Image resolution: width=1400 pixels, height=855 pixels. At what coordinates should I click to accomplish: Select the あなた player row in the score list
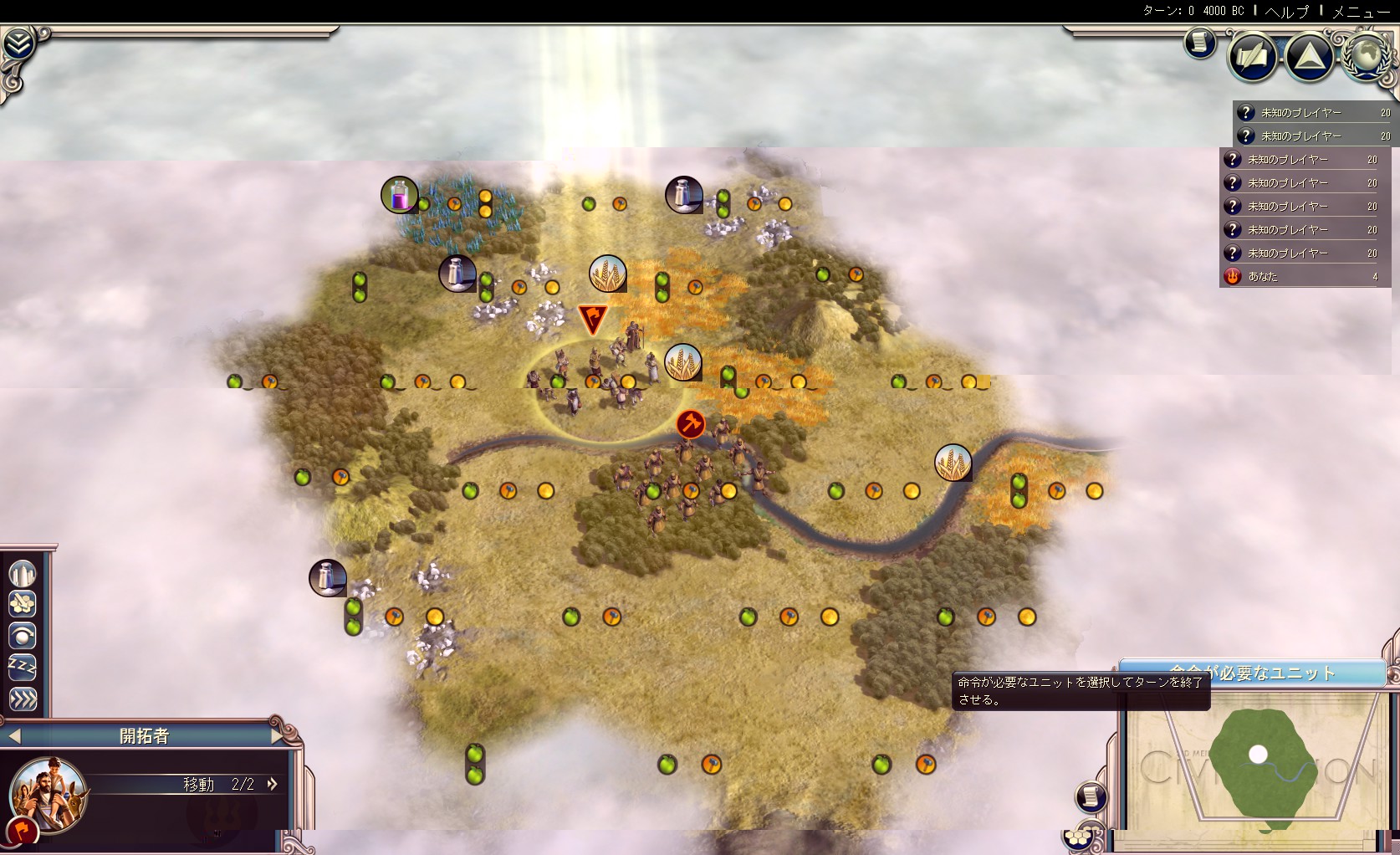(x=1302, y=276)
